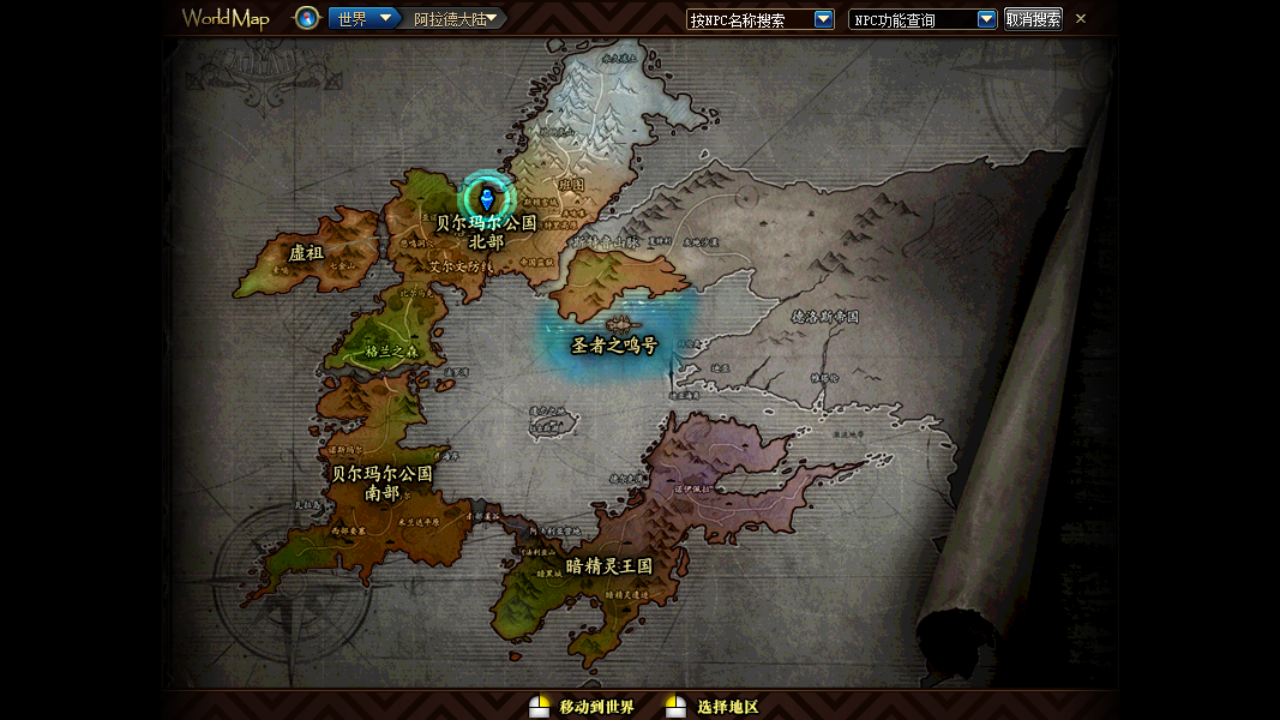Expand the 按NPC名称搜索 dropdown
The width and height of the screenshot is (1280, 720).
click(x=823, y=19)
